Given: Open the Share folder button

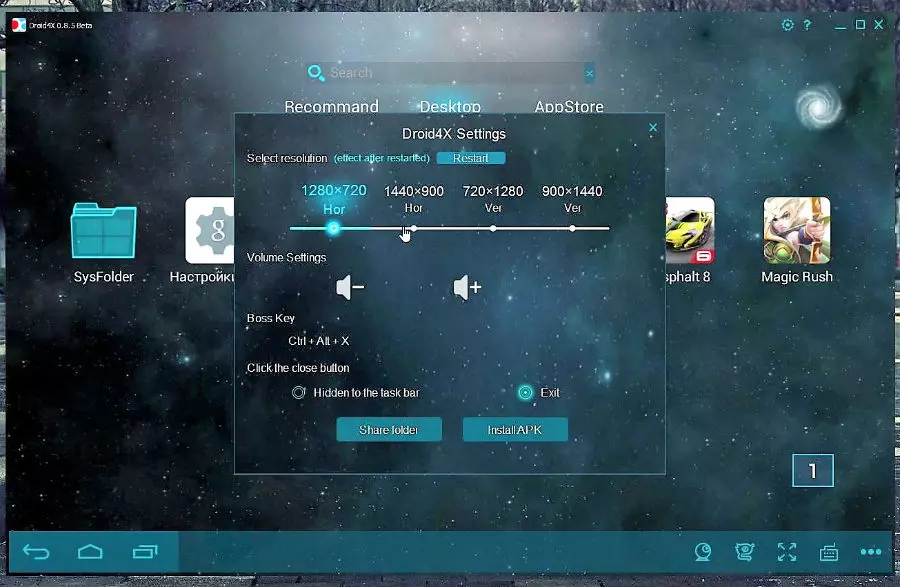Looking at the screenshot, I should click(x=389, y=430).
